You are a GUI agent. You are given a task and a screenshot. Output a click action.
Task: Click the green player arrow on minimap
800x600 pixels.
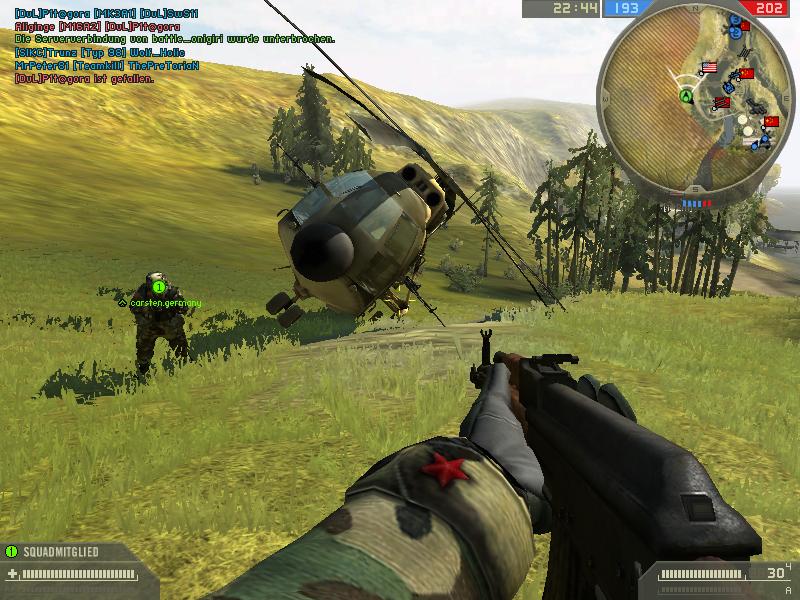coord(686,97)
